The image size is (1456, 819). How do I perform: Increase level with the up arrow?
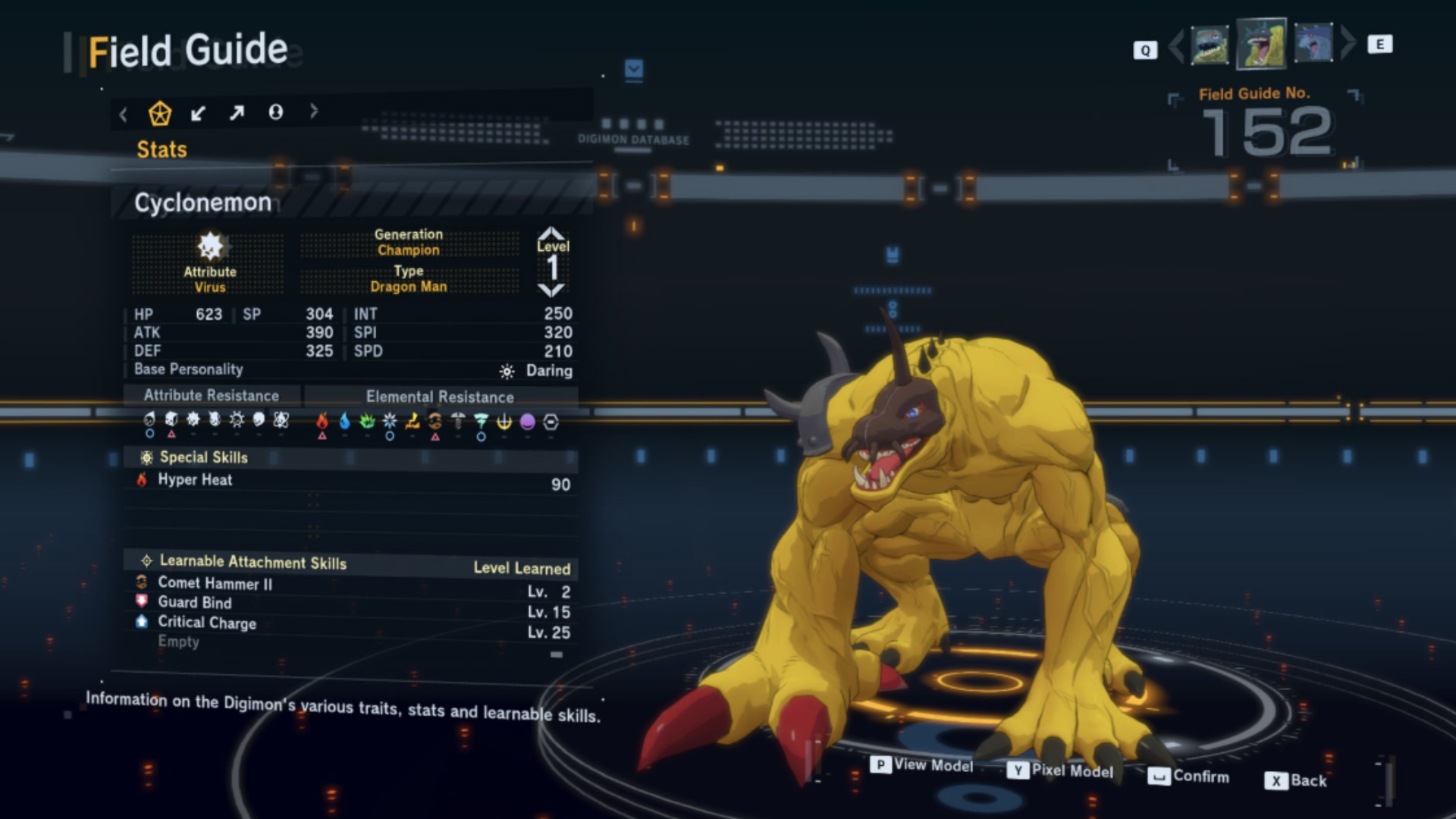click(x=551, y=232)
